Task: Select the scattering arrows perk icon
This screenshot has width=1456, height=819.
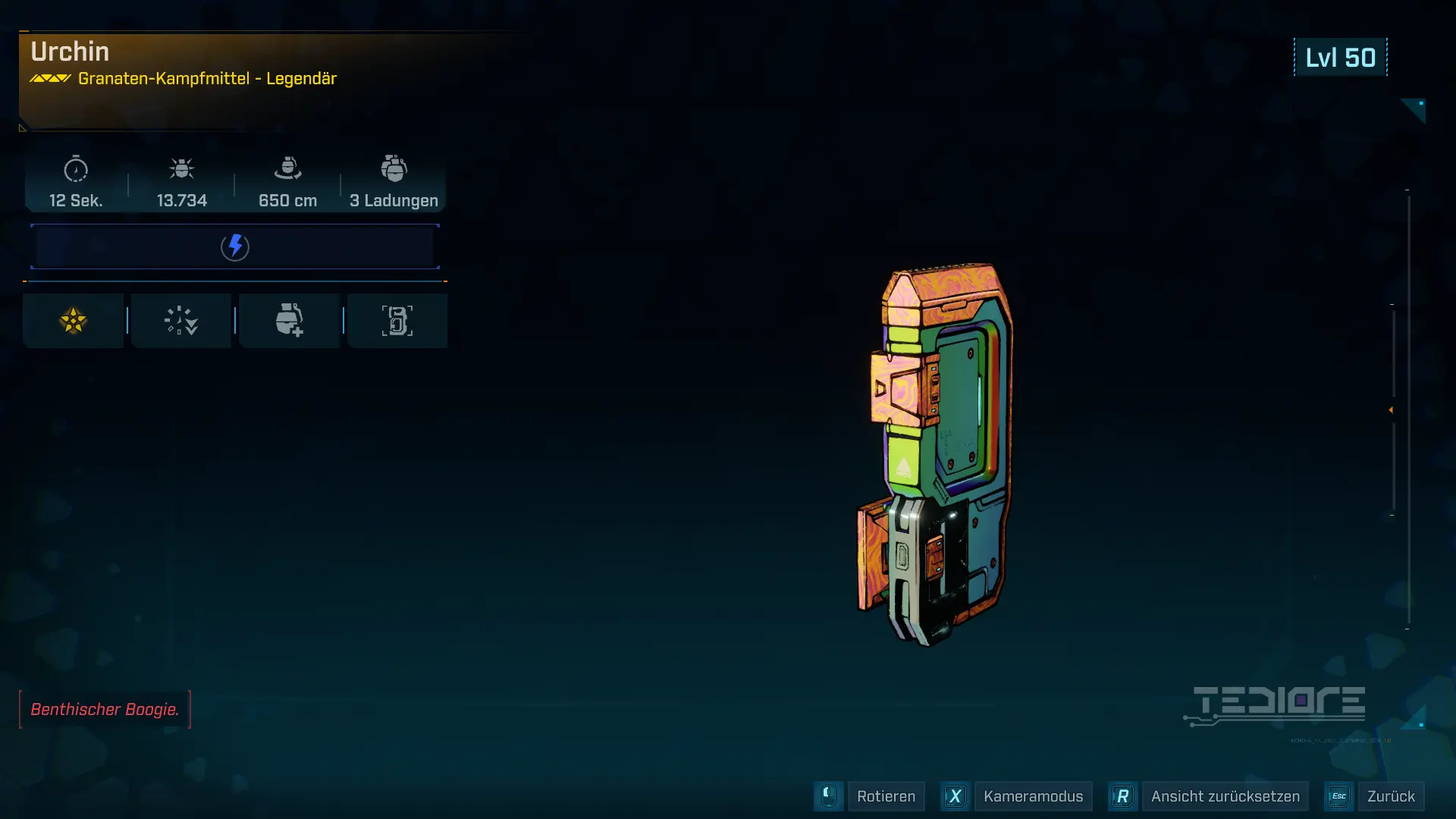Action: (x=181, y=321)
